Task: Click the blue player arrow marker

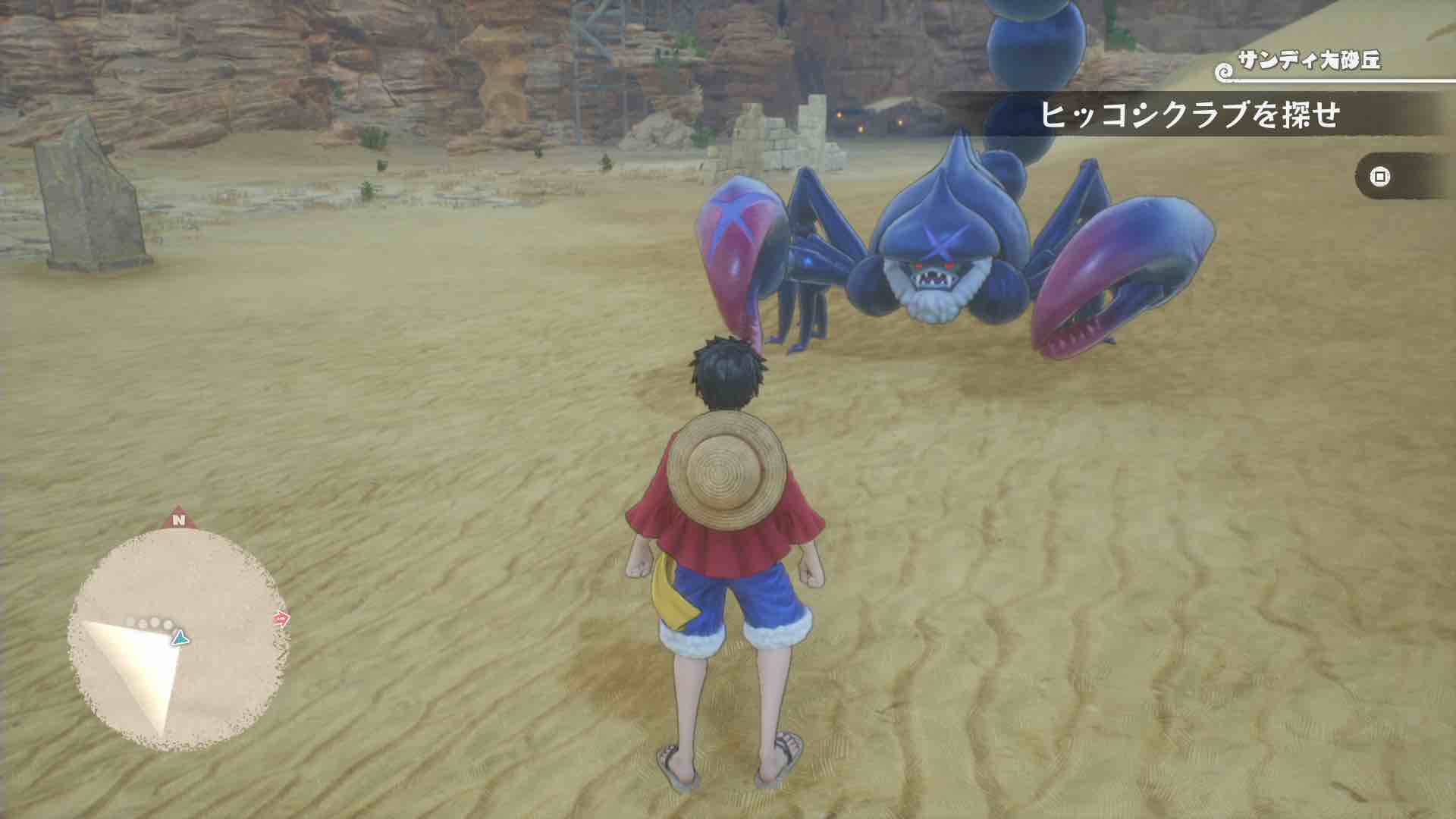Action: click(180, 638)
